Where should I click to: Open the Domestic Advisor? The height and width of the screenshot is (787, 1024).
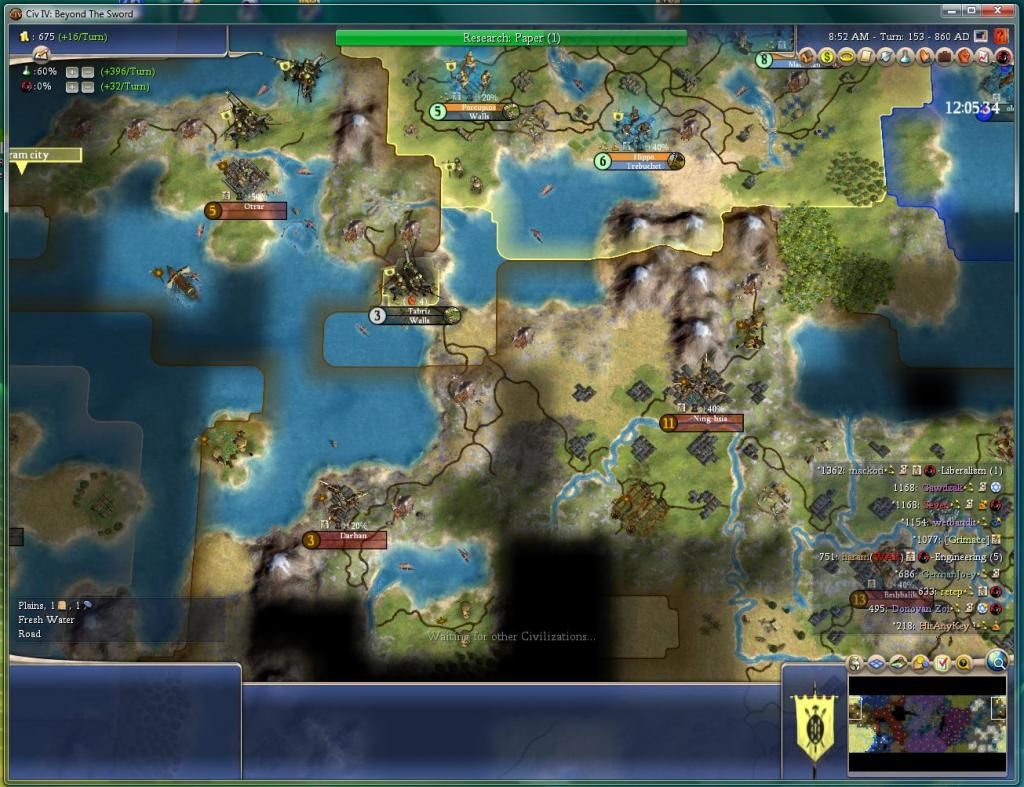tap(808, 57)
